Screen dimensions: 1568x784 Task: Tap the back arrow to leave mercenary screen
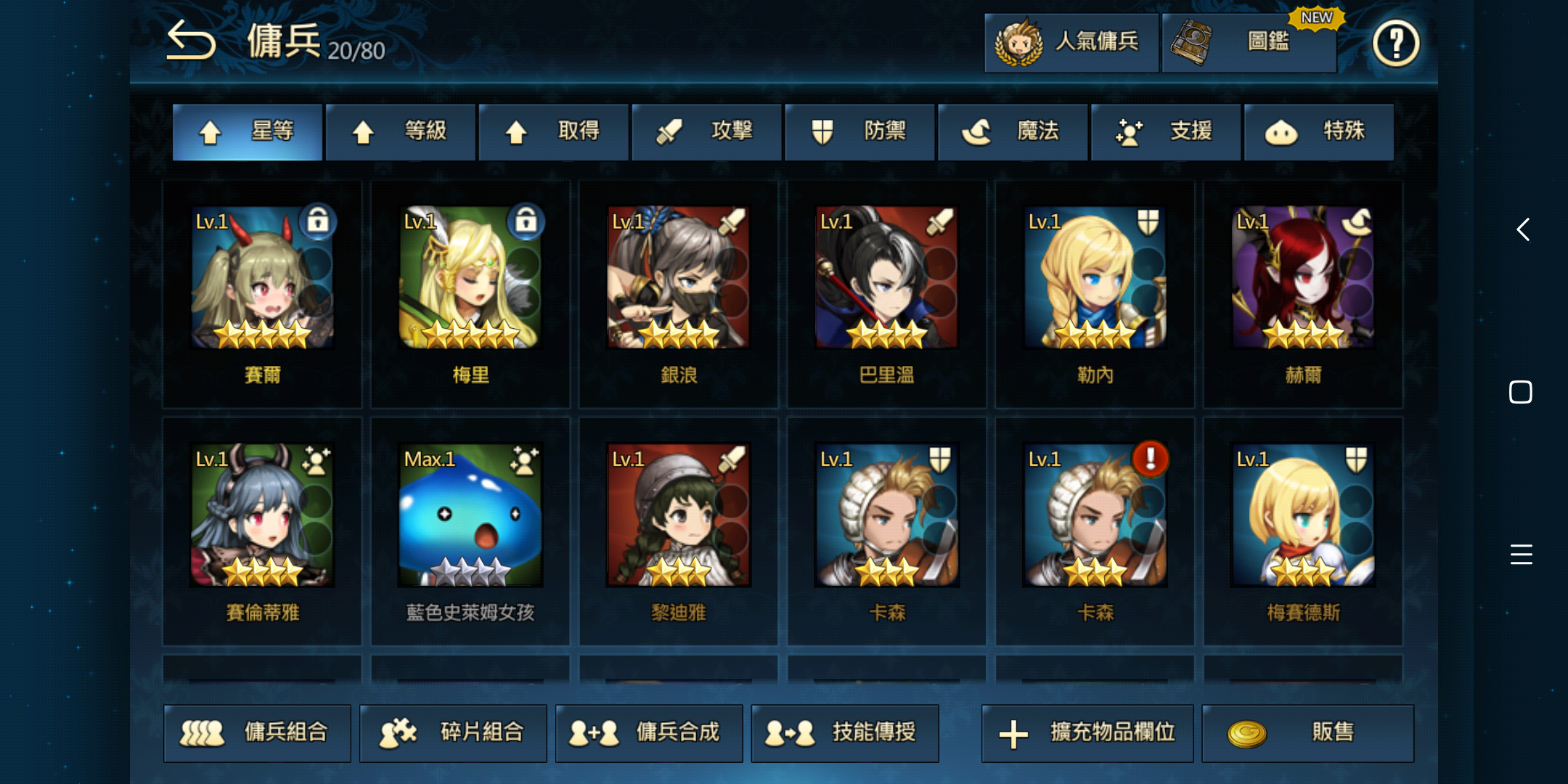click(190, 40)
